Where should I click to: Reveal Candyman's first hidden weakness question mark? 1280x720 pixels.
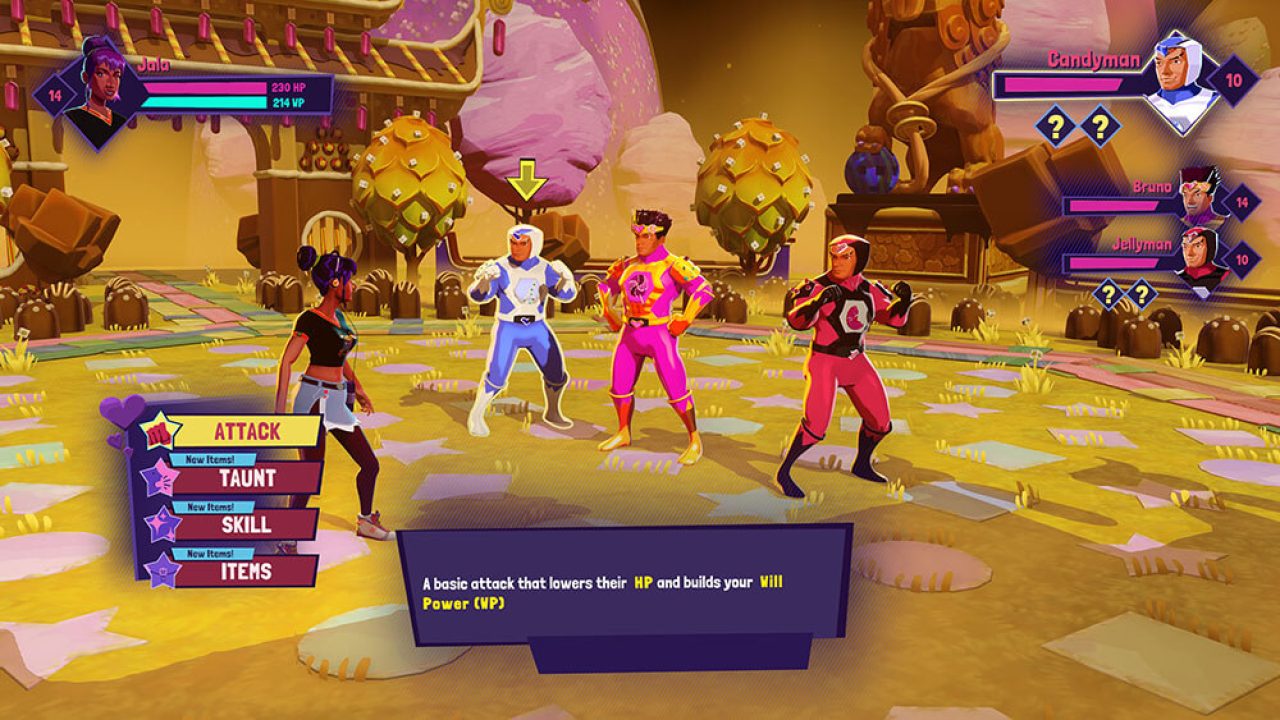1056,126
